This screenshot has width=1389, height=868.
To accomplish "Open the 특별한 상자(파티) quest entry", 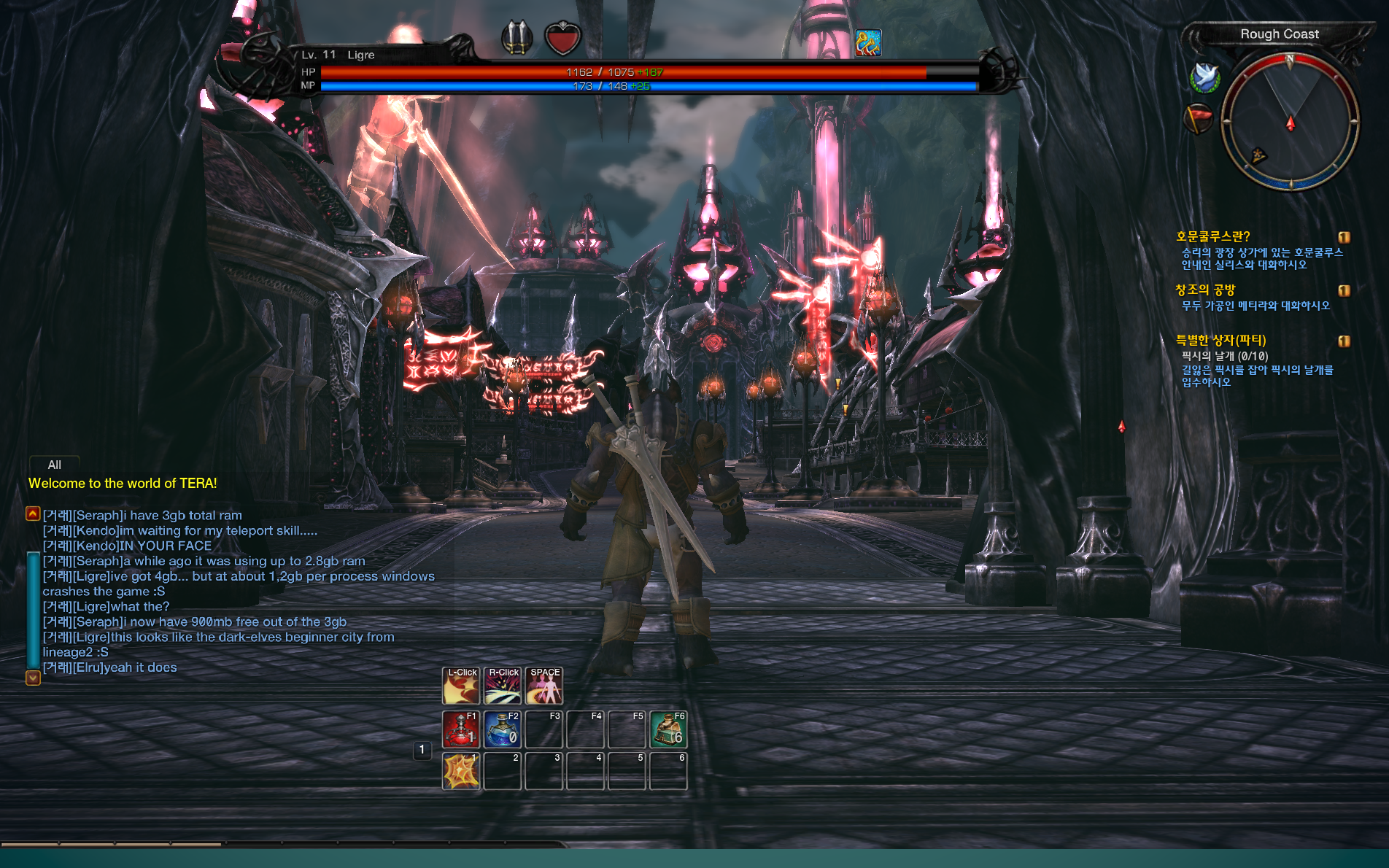I will pyautogui.click(x=1220, y=340).
